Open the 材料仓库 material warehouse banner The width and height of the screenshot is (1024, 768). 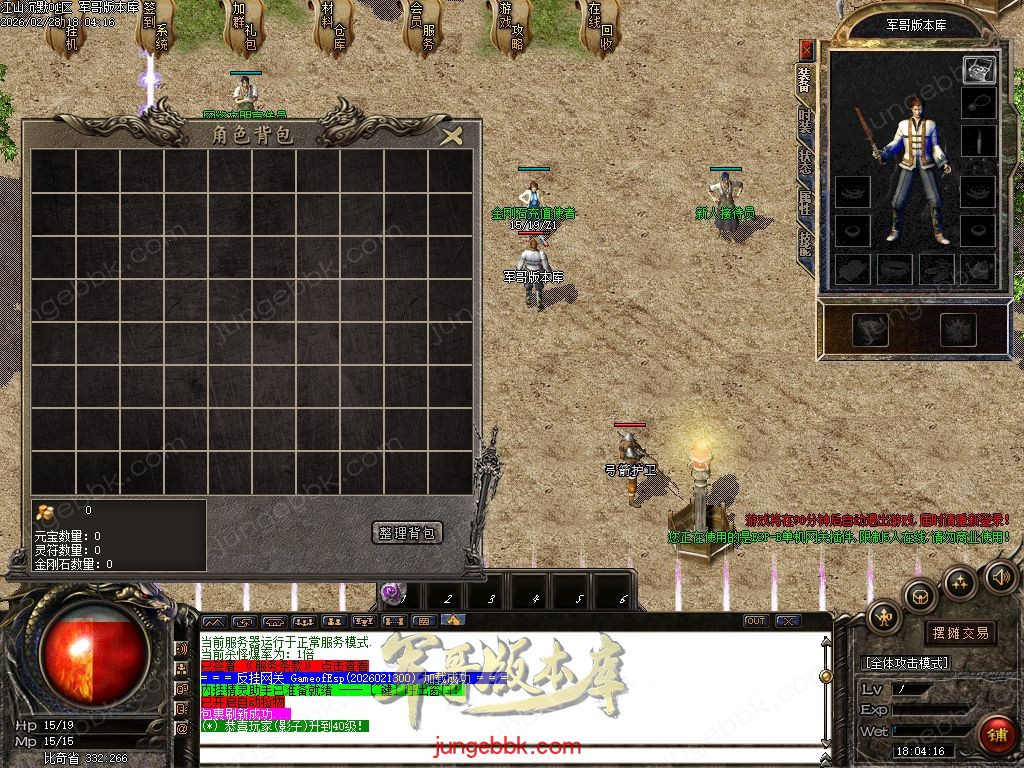click(333, 30)
